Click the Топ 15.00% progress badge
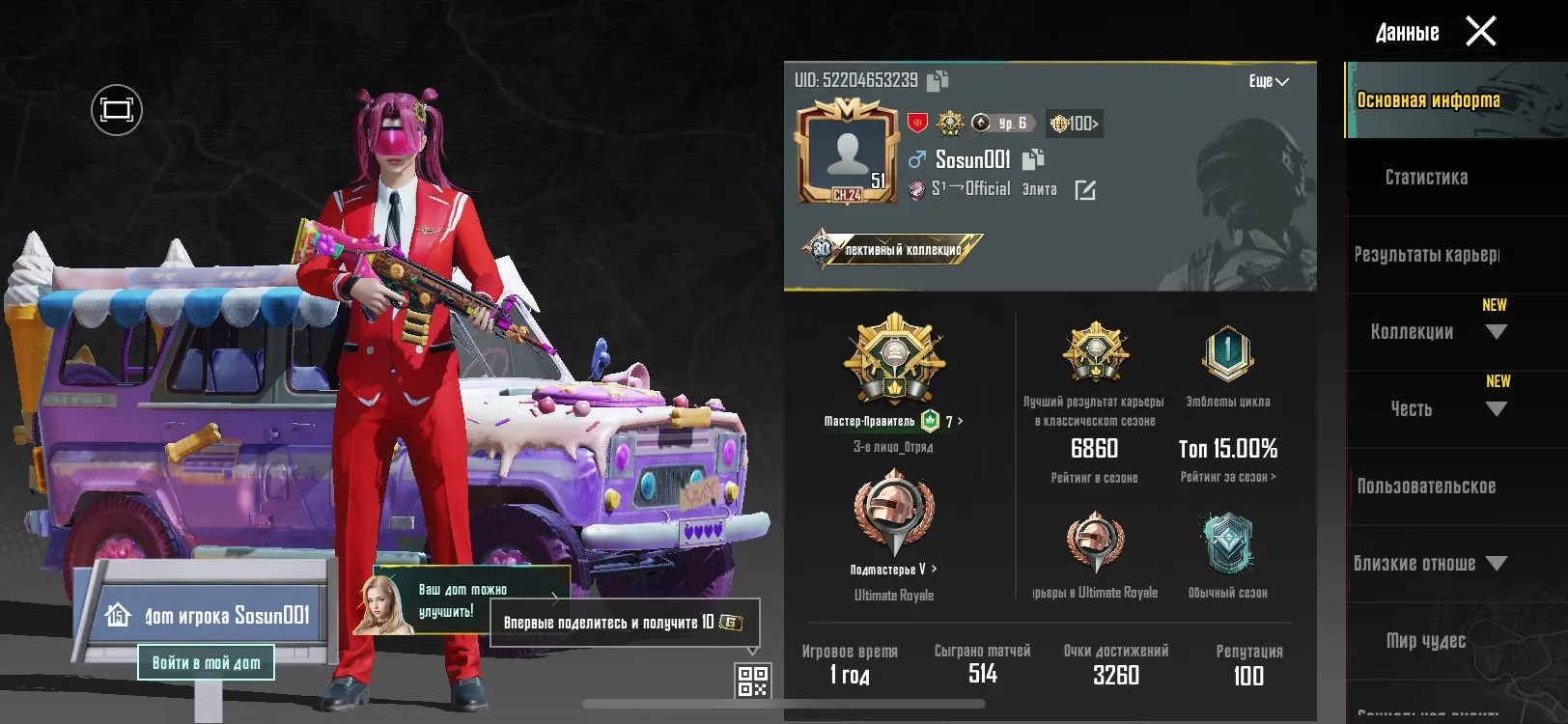1568x724 pixels. point(1227,449)
